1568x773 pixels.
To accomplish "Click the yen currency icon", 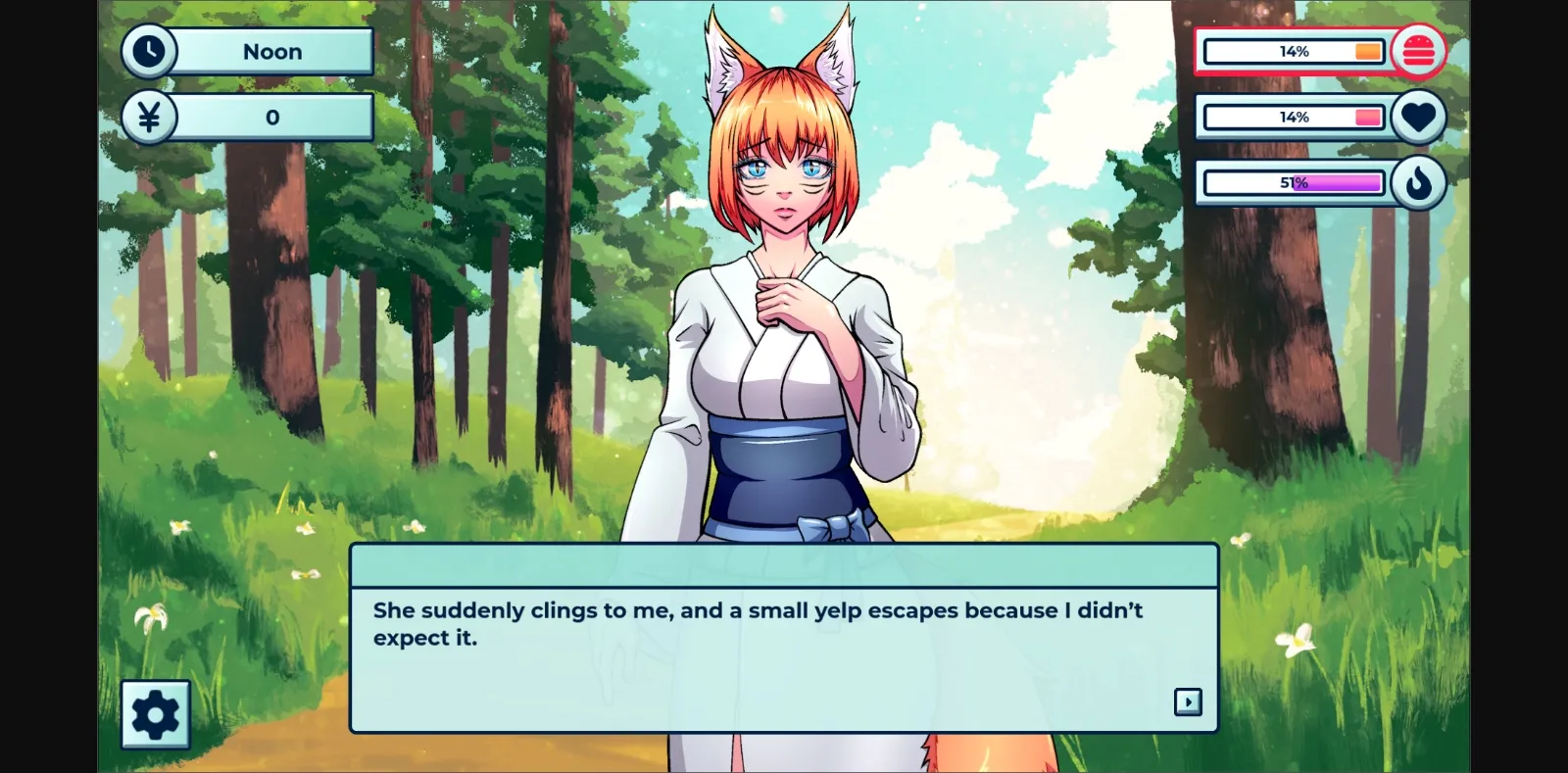I will (149, 117).
